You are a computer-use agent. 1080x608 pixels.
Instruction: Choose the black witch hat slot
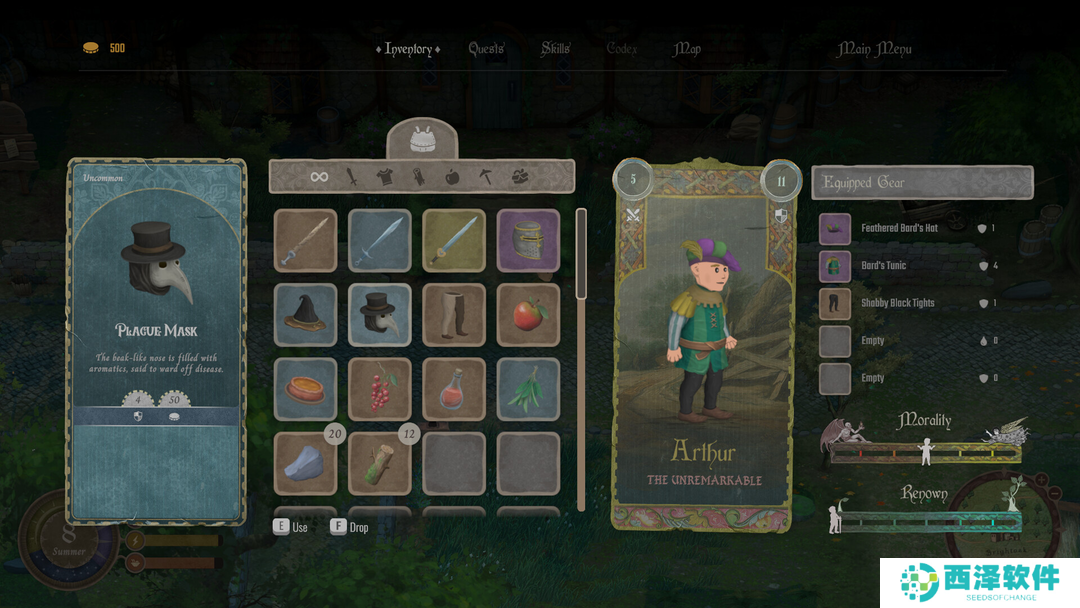306,314
